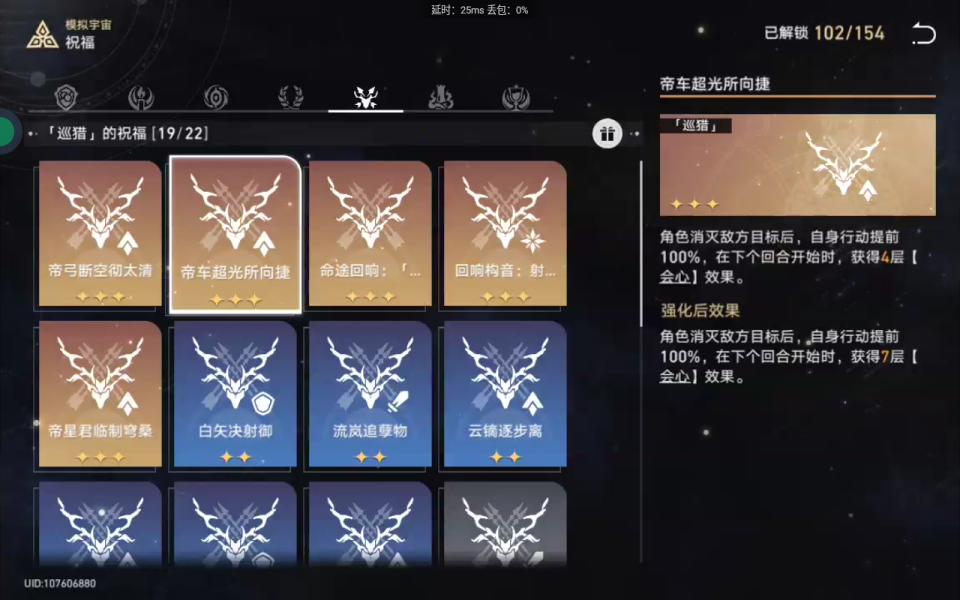Select the 帝星君临制穹桑 blessing card
Screen dimensions: 960x600
100,394
